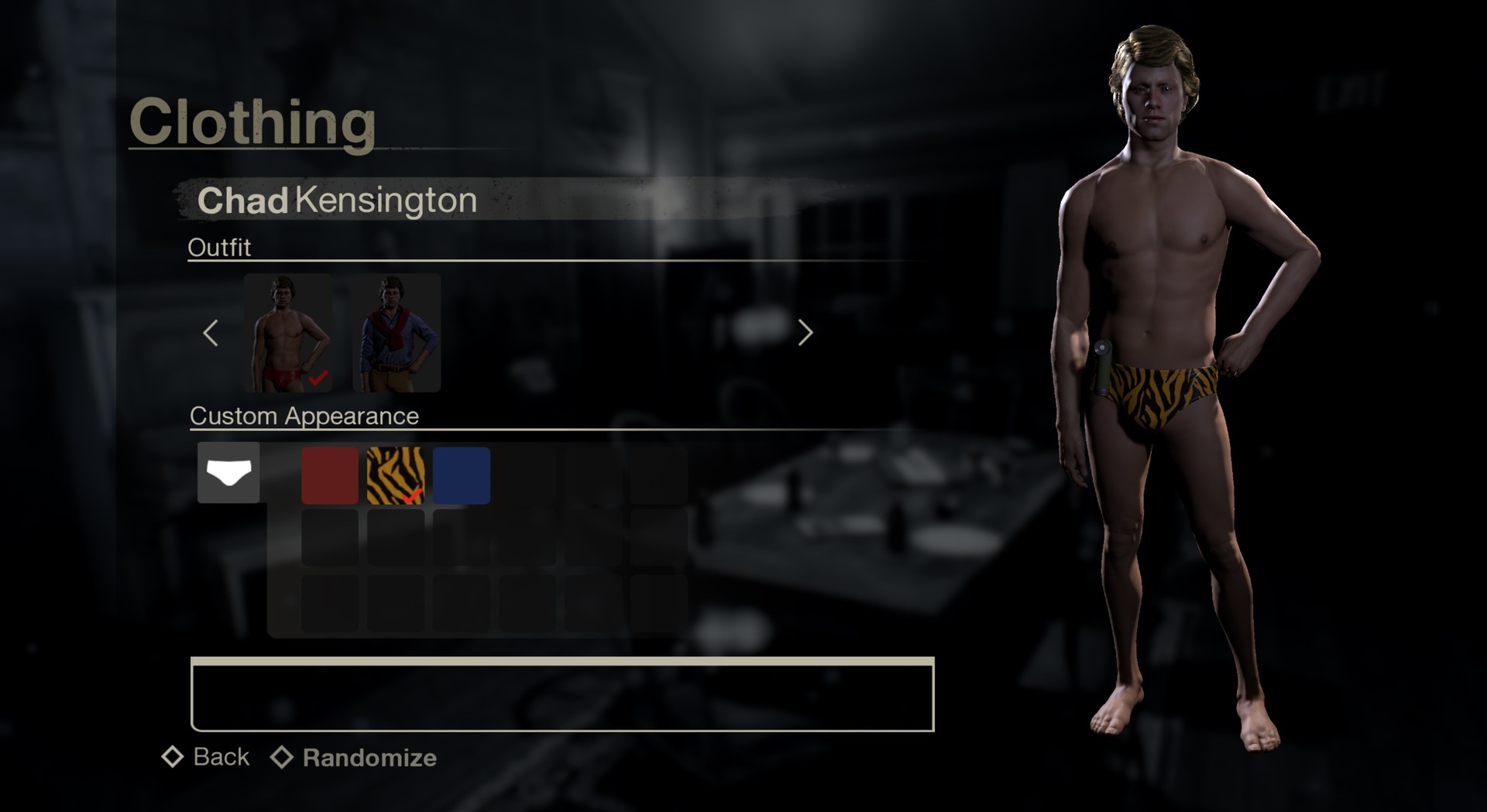Click the Clothing title header
The image size is (1487, 812).
coord(254,120)
